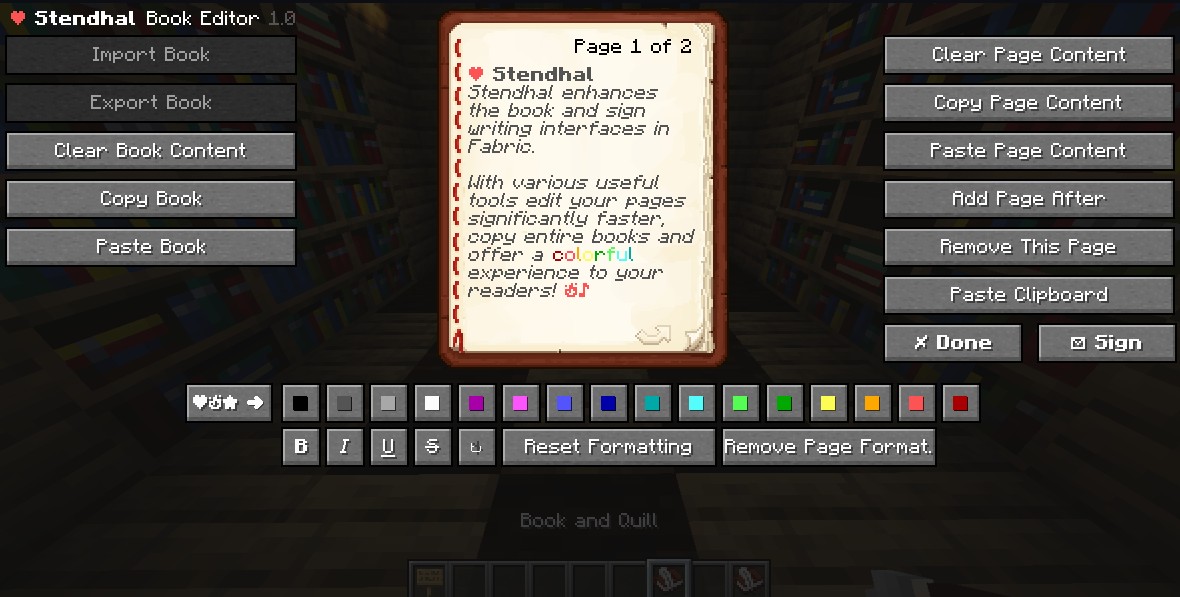This screenshot has width=1180, height=597.
Task: Activate the Paste Clipboard button
Action: tap(1028, 295)
